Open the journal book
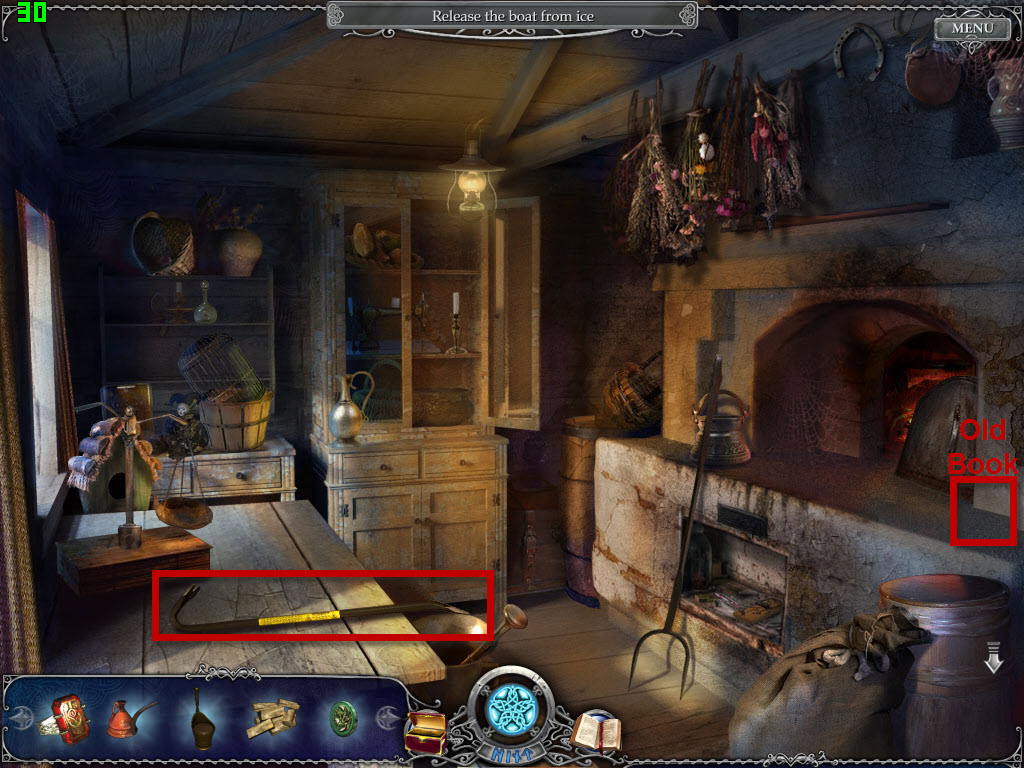Screen dimensions: 1024x768 pyautogui.click(x=596, y=732)
